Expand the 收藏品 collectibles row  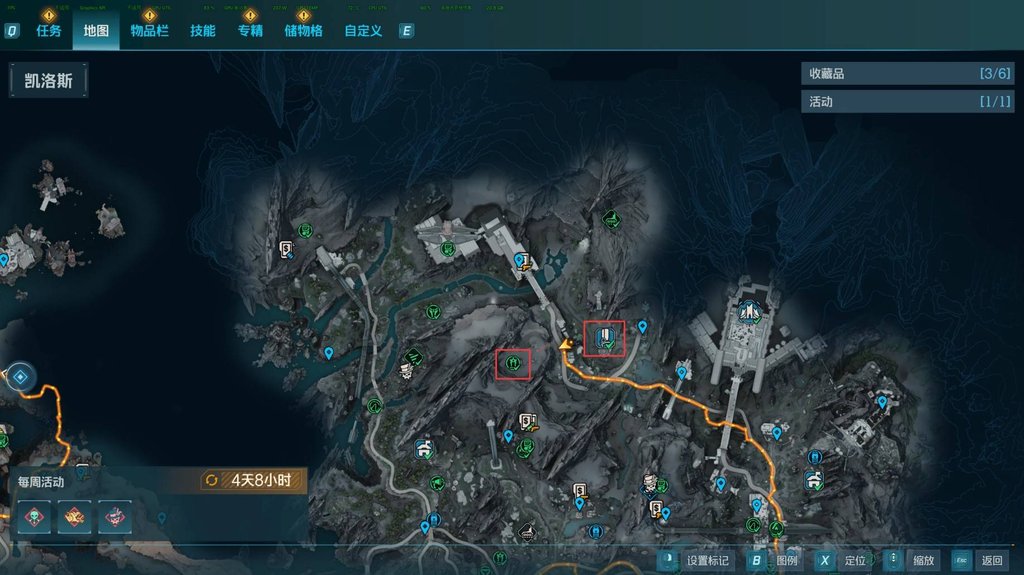point(906,73)
